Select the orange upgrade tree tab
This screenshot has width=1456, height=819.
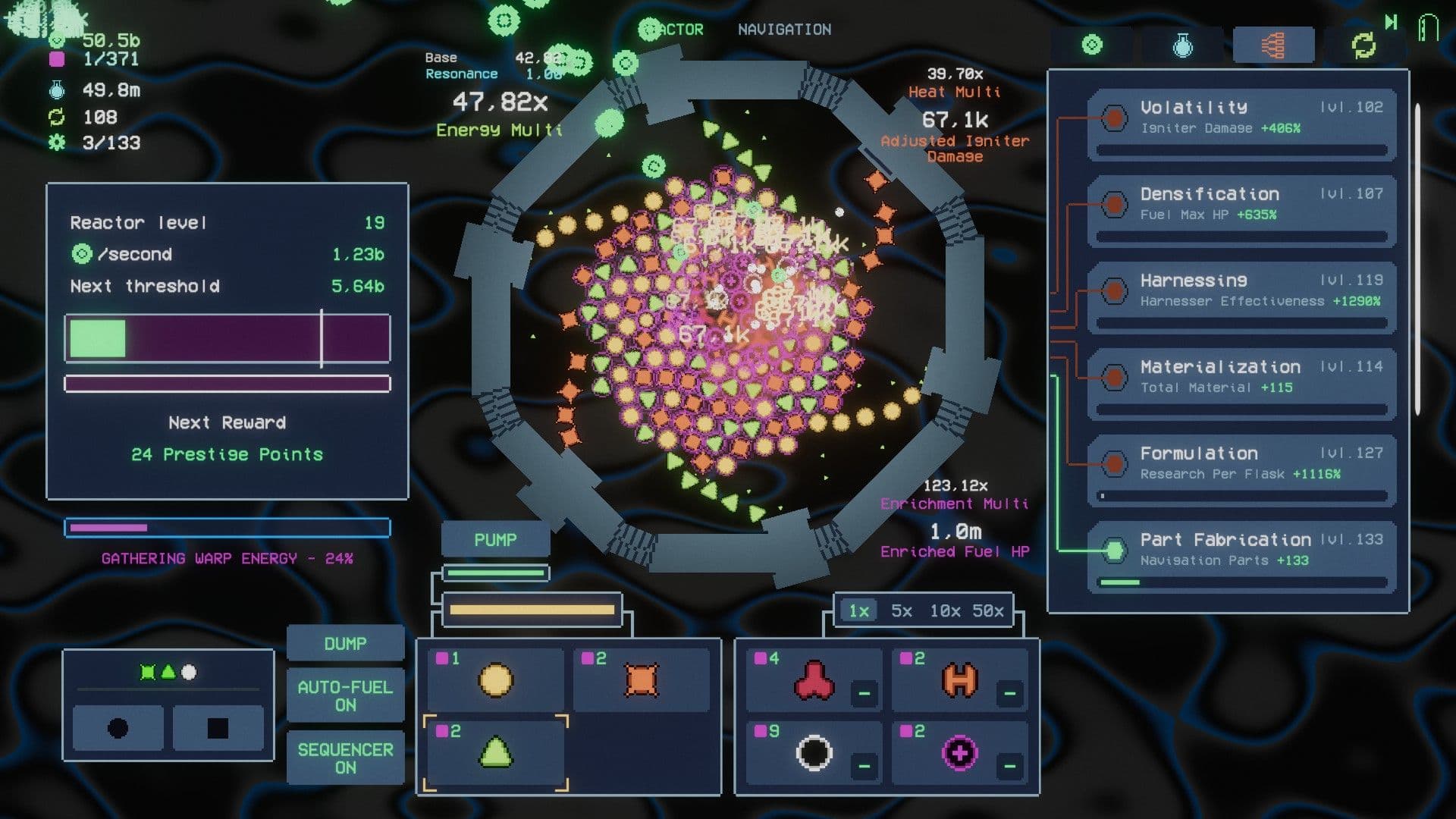1273,44
